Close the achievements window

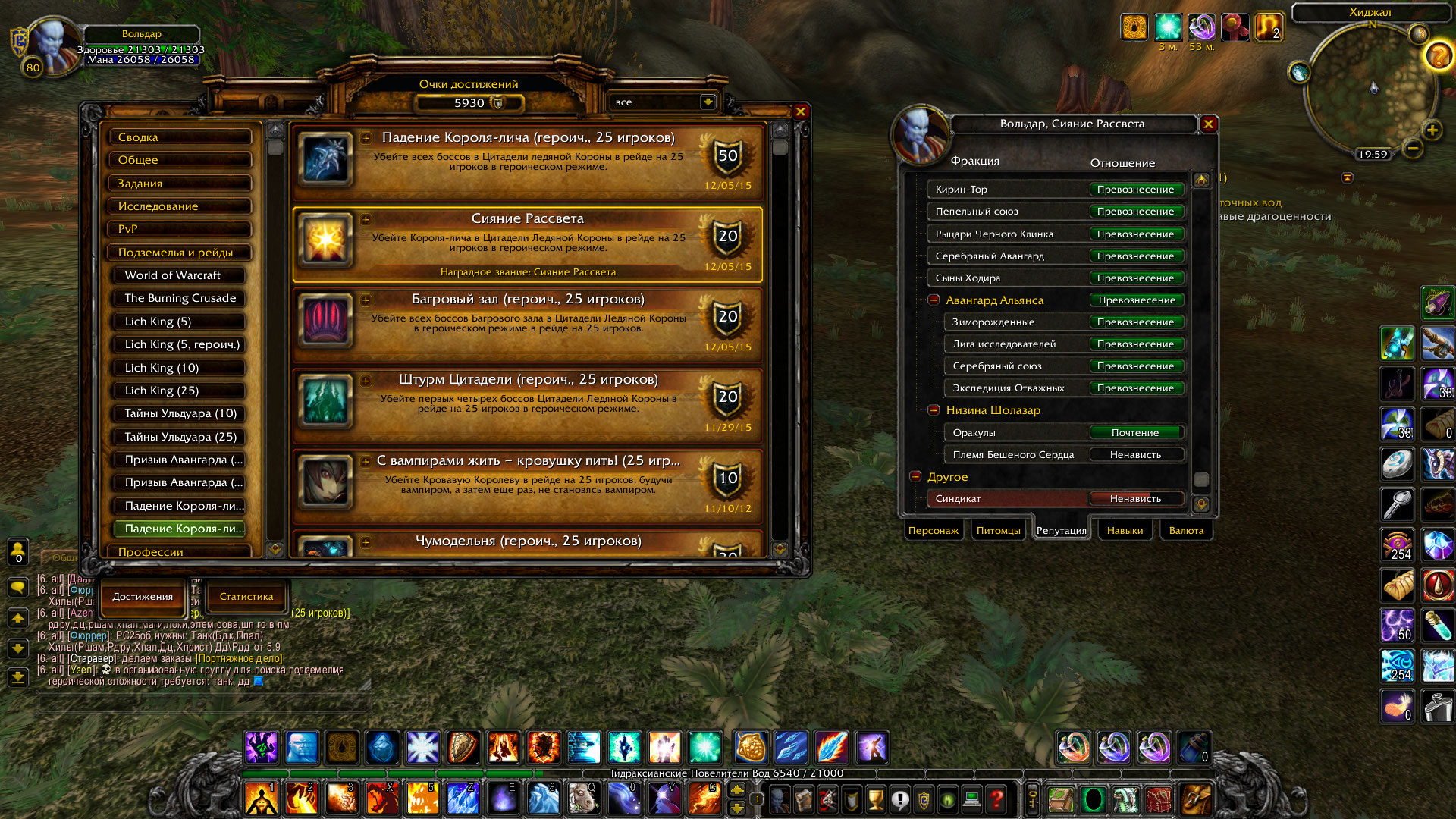pos(800,111)
